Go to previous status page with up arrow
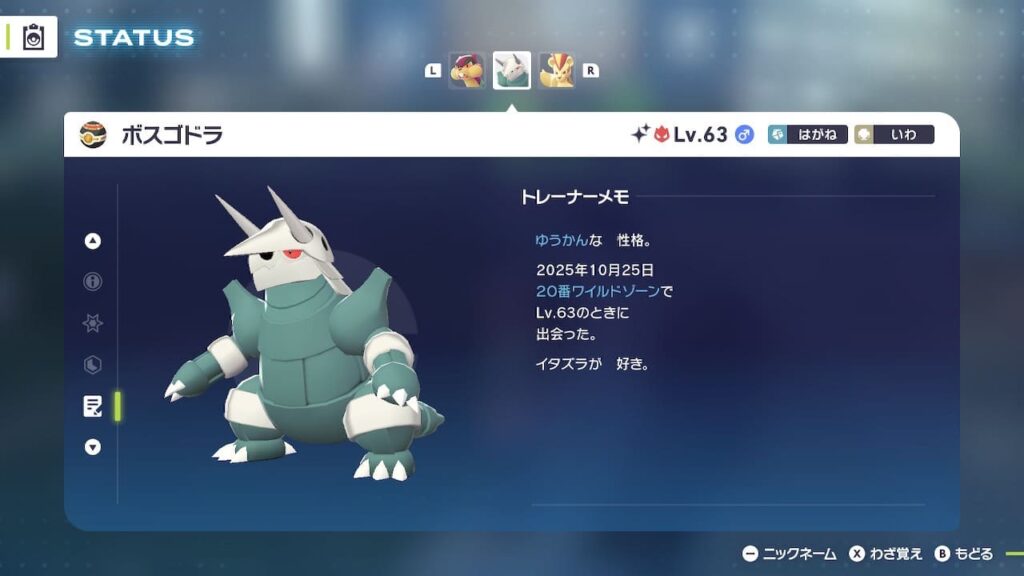This screenshot has width=1024, height=576. coord(93,241)
